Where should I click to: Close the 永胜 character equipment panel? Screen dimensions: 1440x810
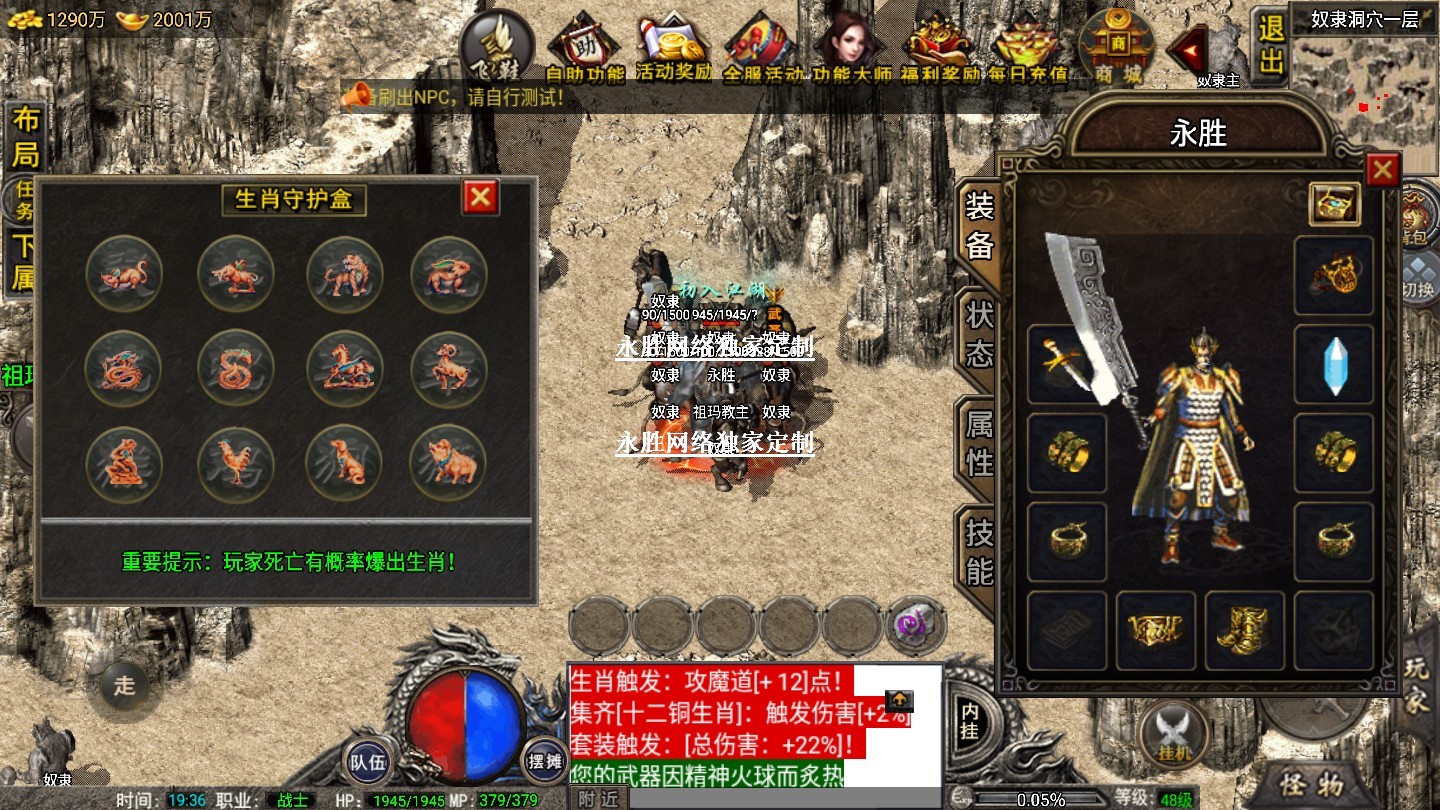(1382, 171)
